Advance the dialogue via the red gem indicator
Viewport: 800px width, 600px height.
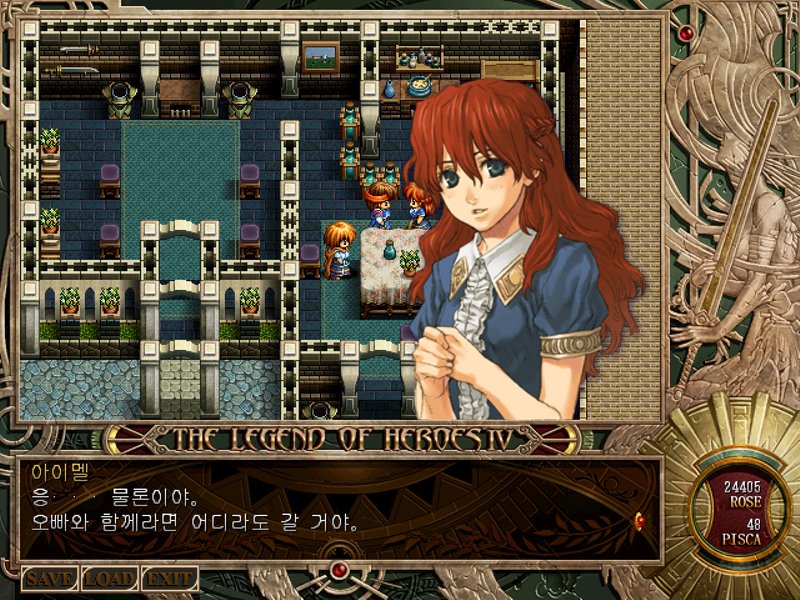click(x=639, y=517)
